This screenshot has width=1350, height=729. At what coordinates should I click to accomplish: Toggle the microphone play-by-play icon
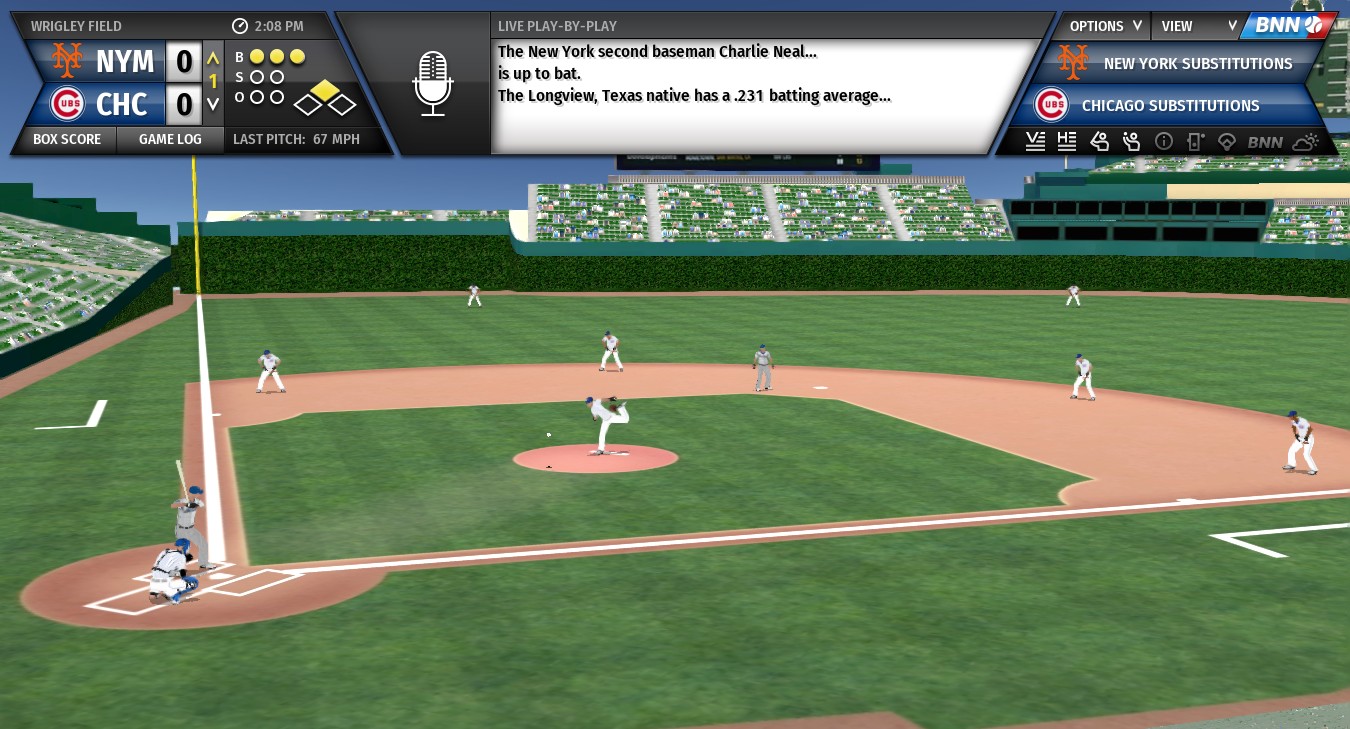click(433, 84)
